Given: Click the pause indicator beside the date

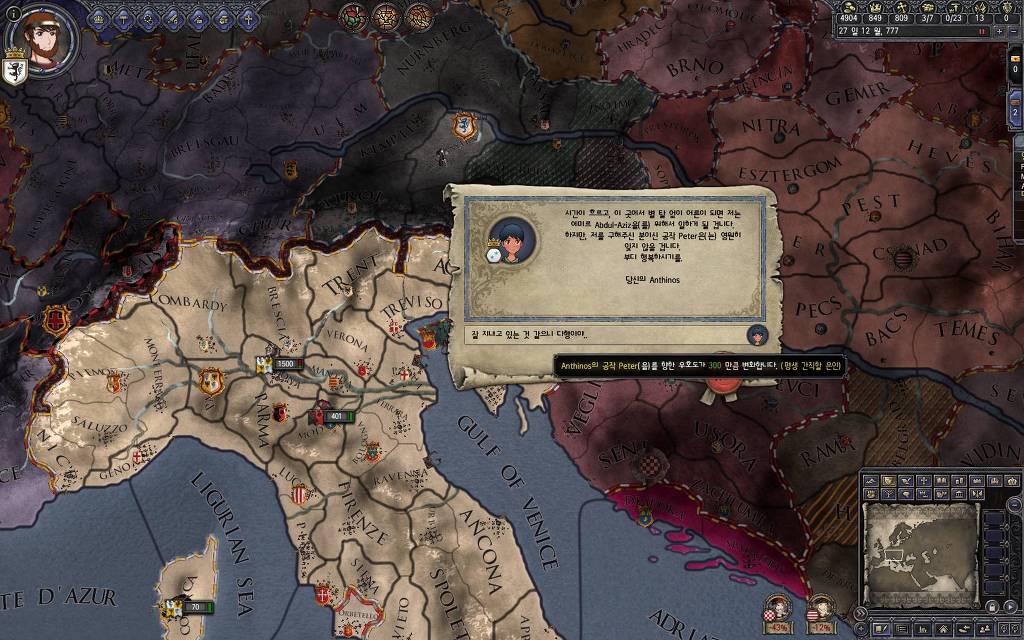Looking at the screenshot, I should point(981,31).
